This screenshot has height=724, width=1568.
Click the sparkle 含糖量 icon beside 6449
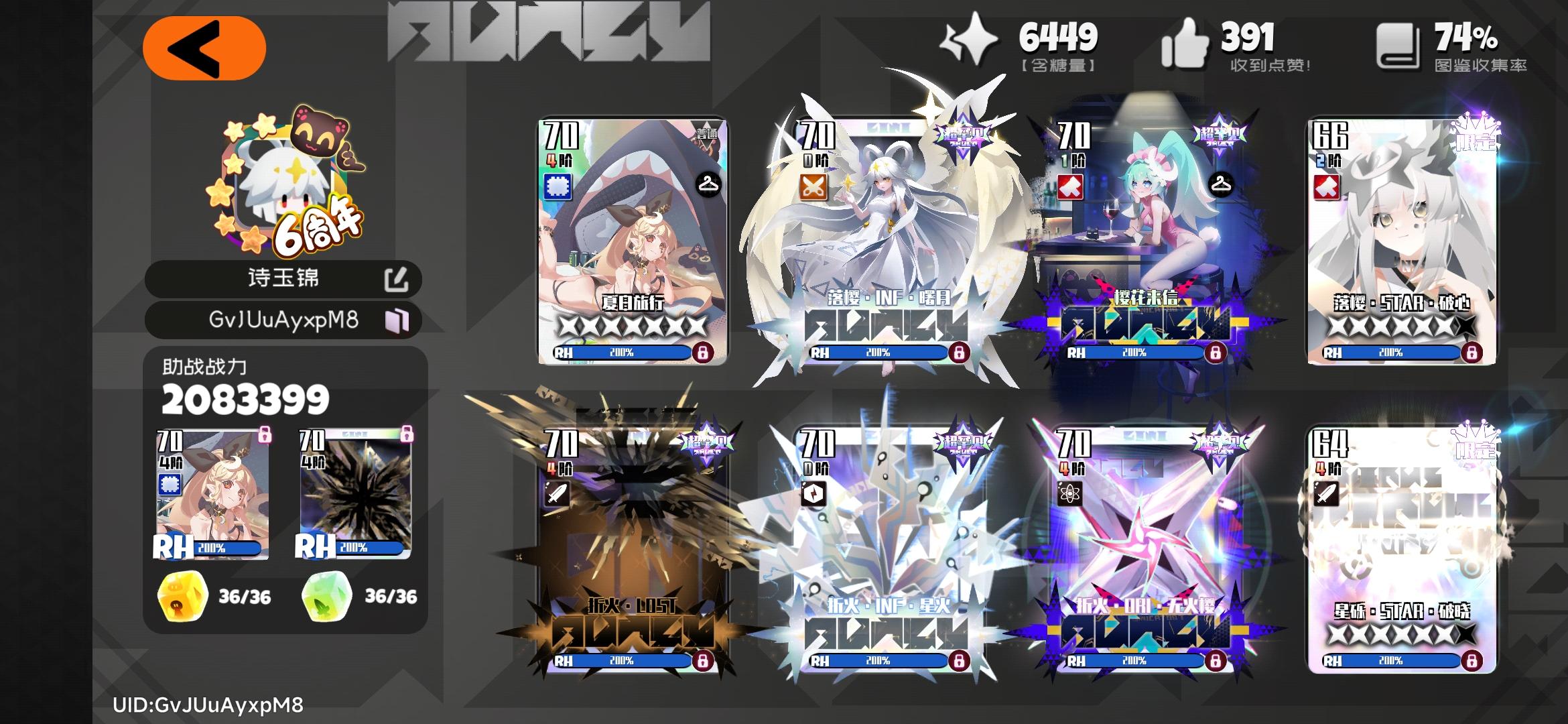972,40
